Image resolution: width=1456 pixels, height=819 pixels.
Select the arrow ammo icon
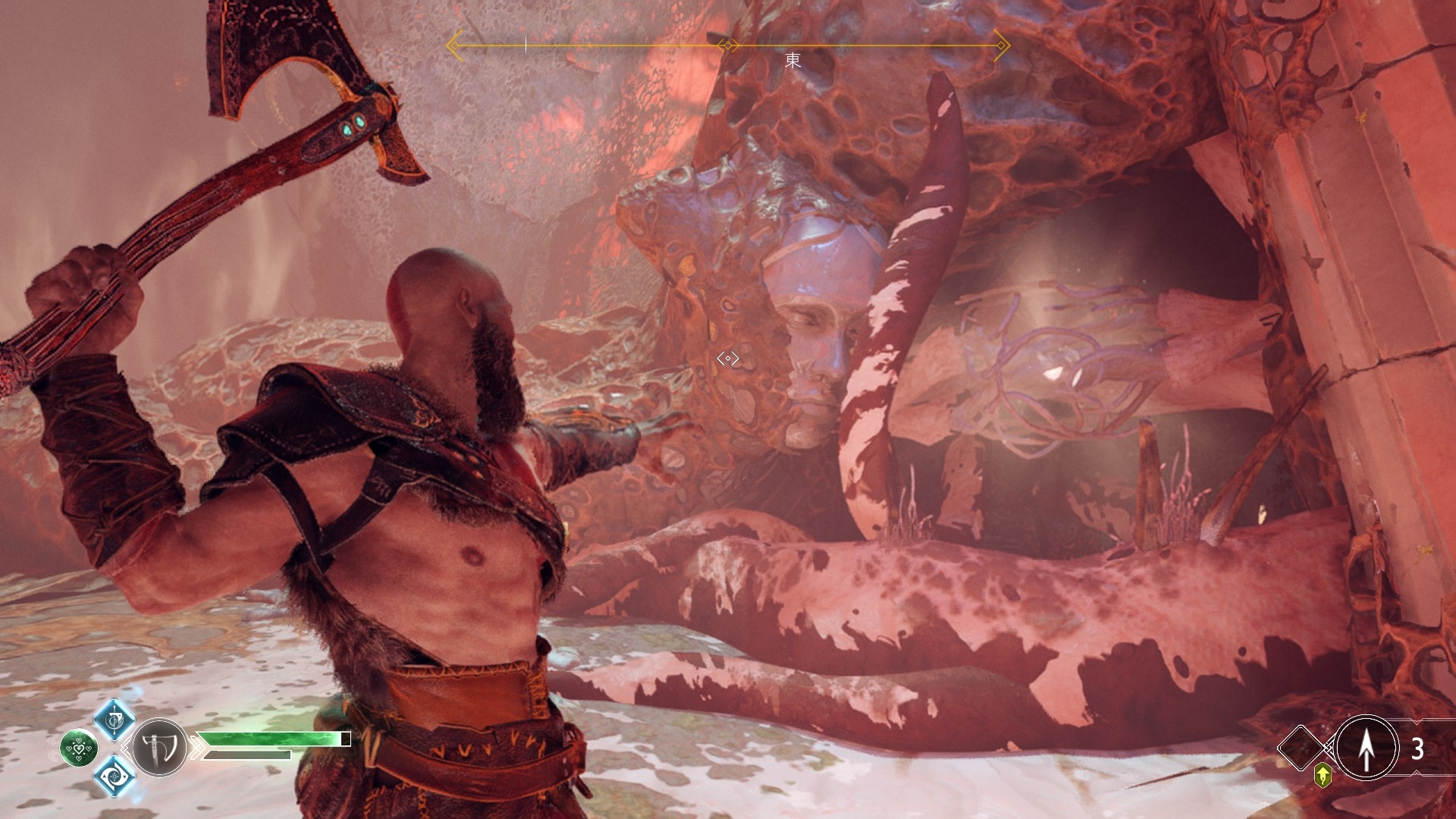(1366, 748)
